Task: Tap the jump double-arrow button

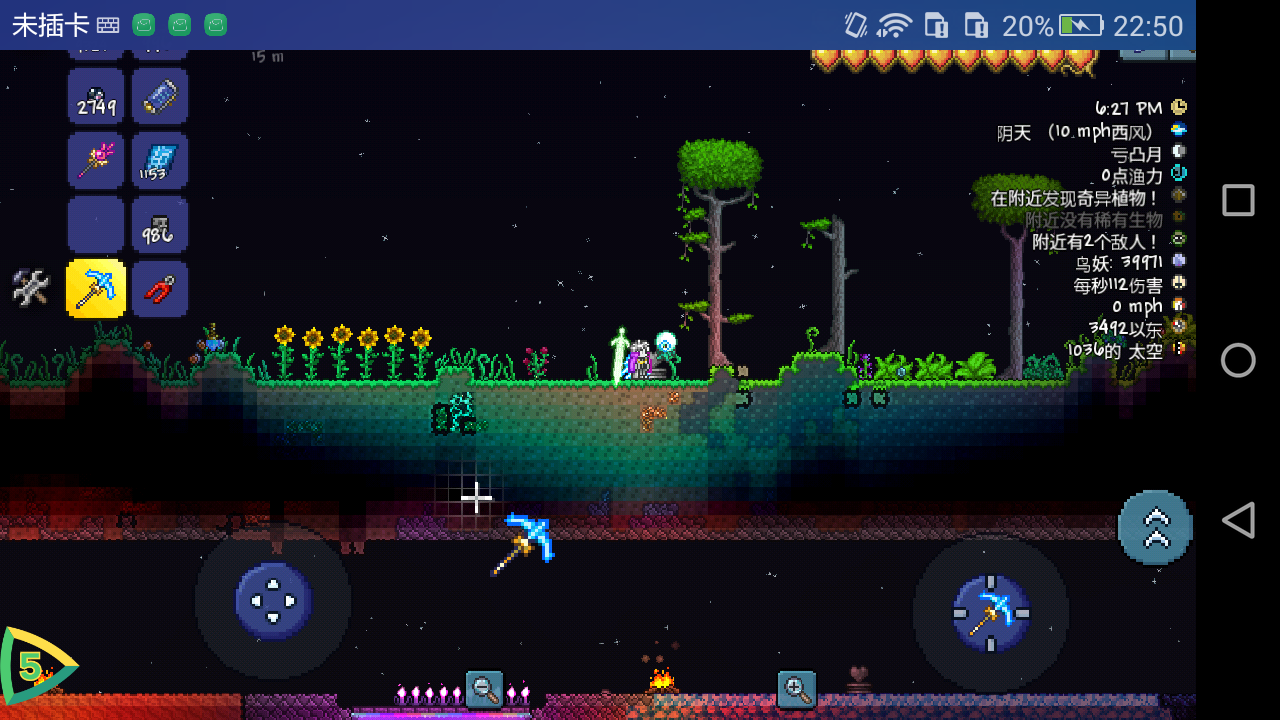Action: (1155, 527)
